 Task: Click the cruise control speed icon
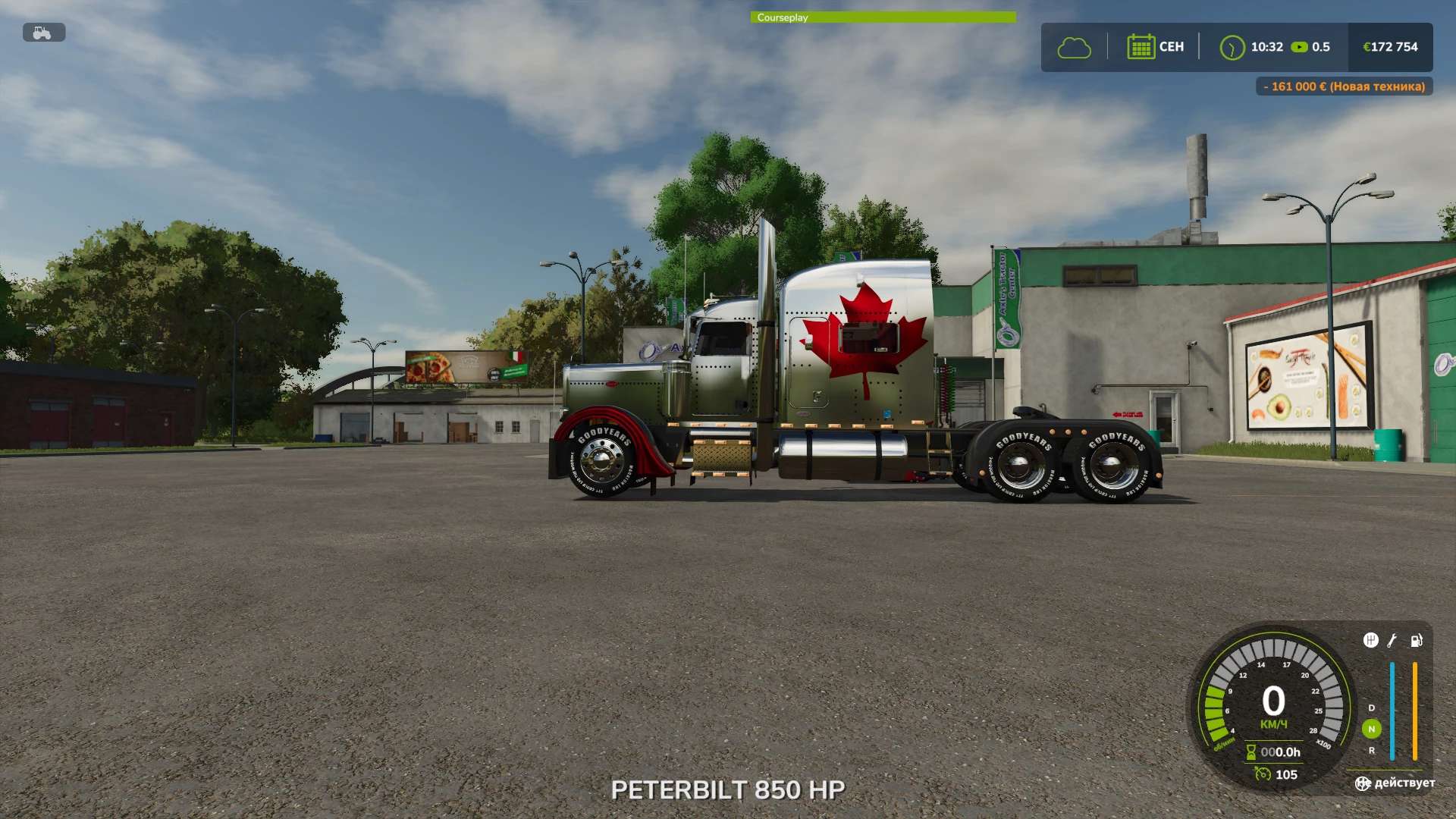tap(1263, 774)
